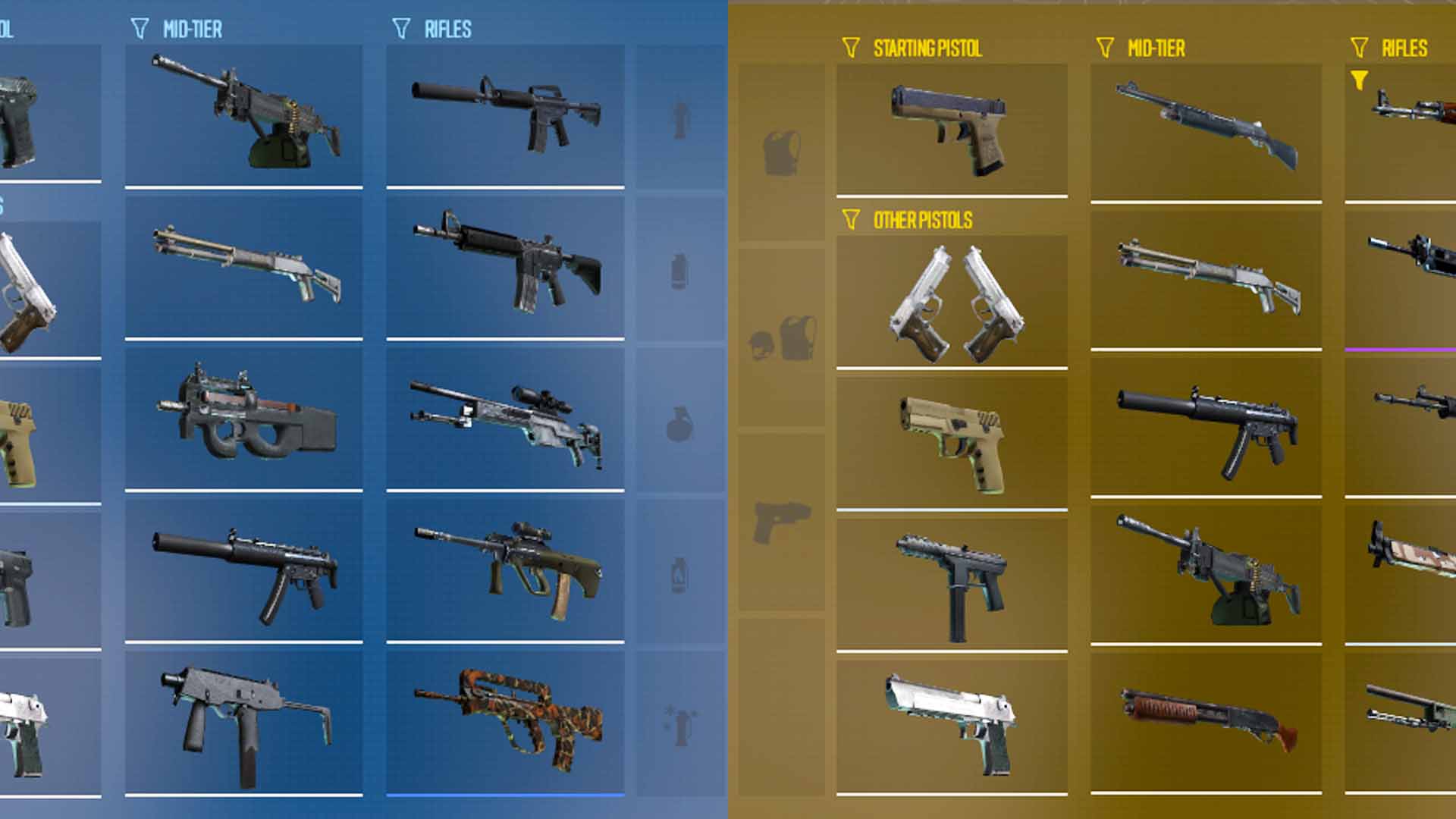This screenshot has height=819, width=1456.
Task: Select the blue MID-TIER category header
Action: [191, 30]
